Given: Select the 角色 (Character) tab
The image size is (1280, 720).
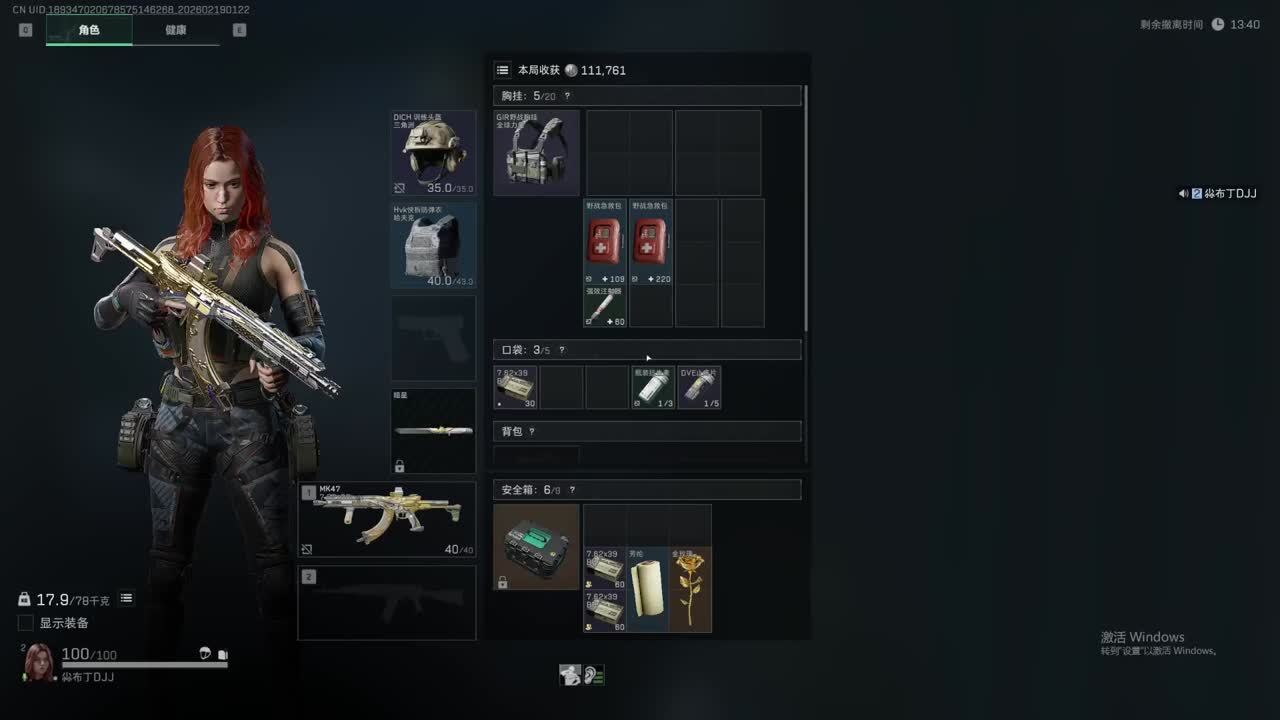Looking at the screenshot, I should point(89,30).
